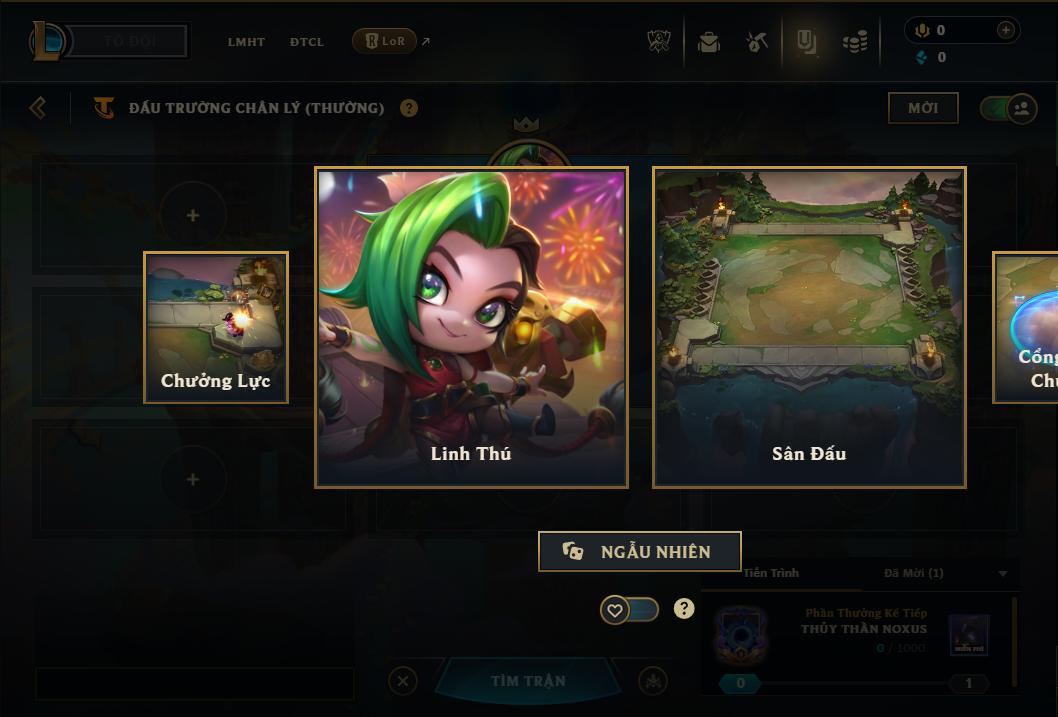
Task: Launch LoR from the top bar
Action: coord(385,41)
